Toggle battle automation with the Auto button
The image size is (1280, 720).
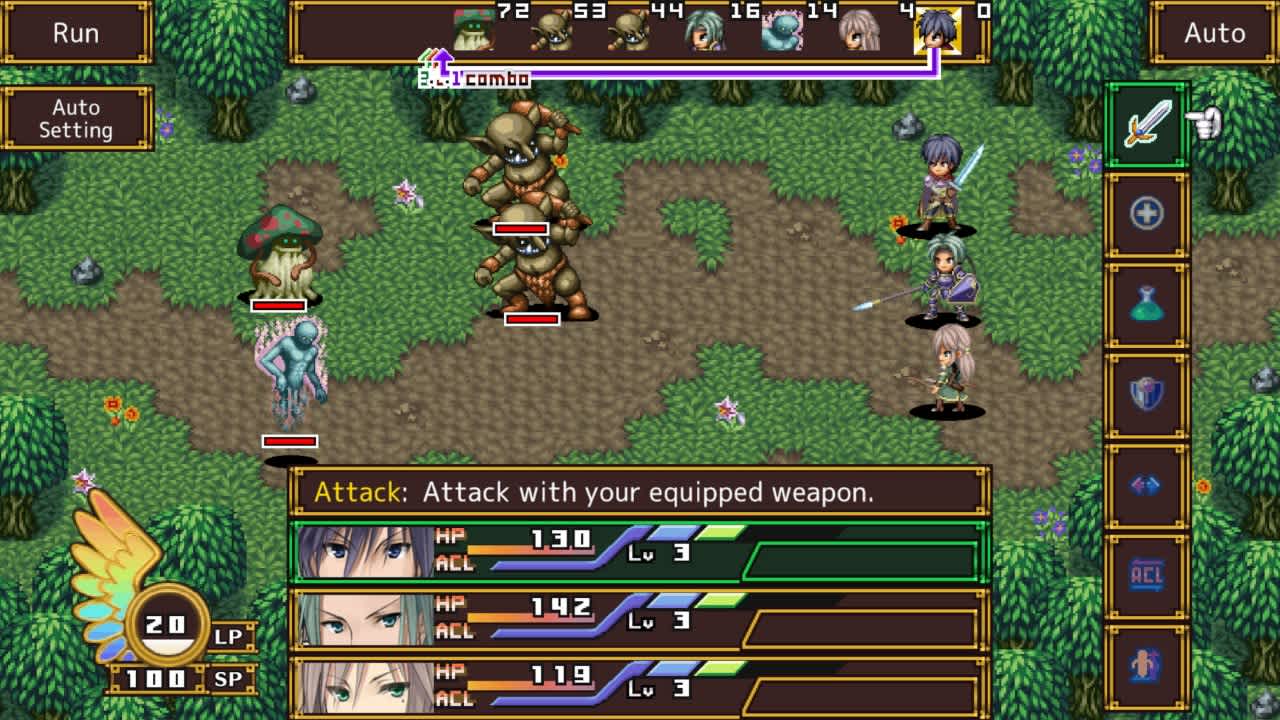tap(1213, 33)
